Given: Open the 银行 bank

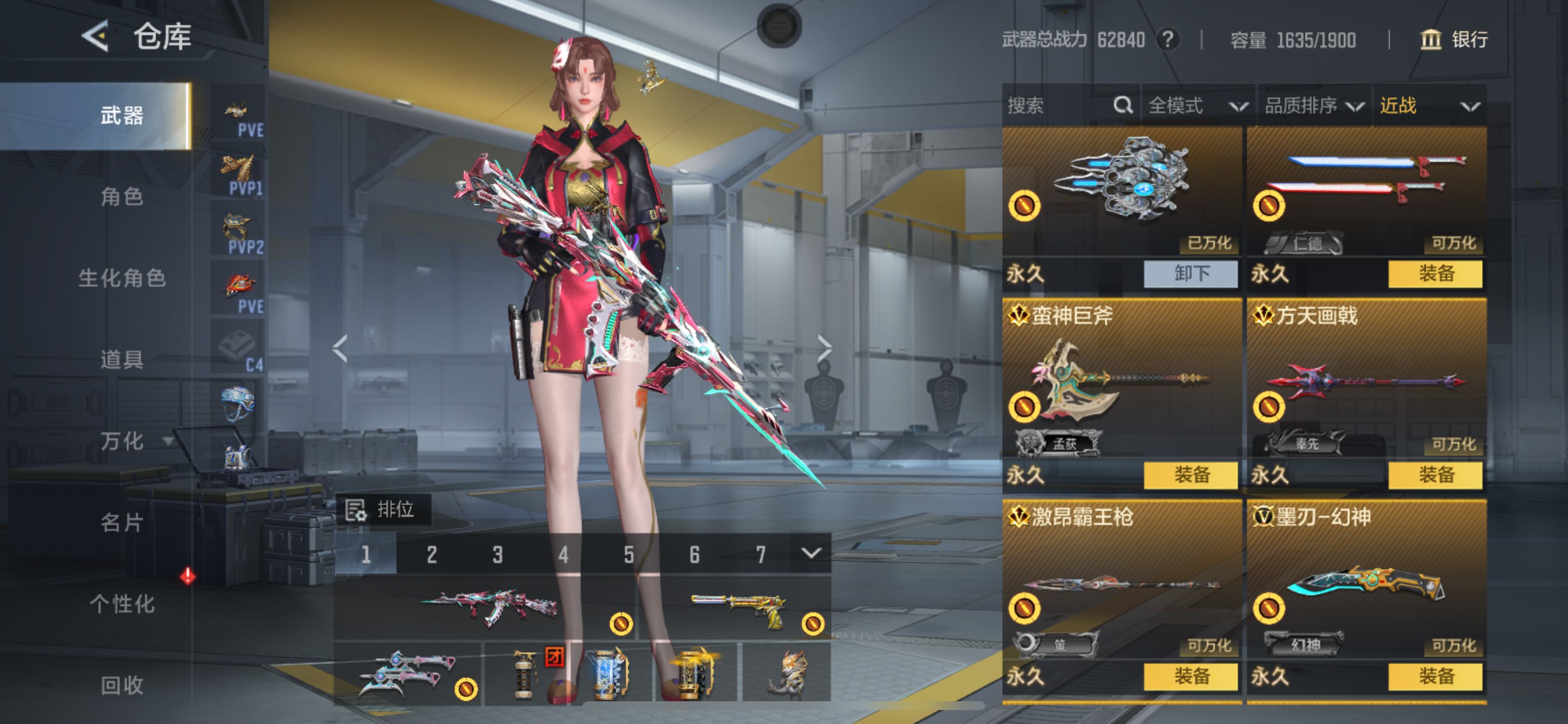Looking at the screenshot, I should point(1455,40).
